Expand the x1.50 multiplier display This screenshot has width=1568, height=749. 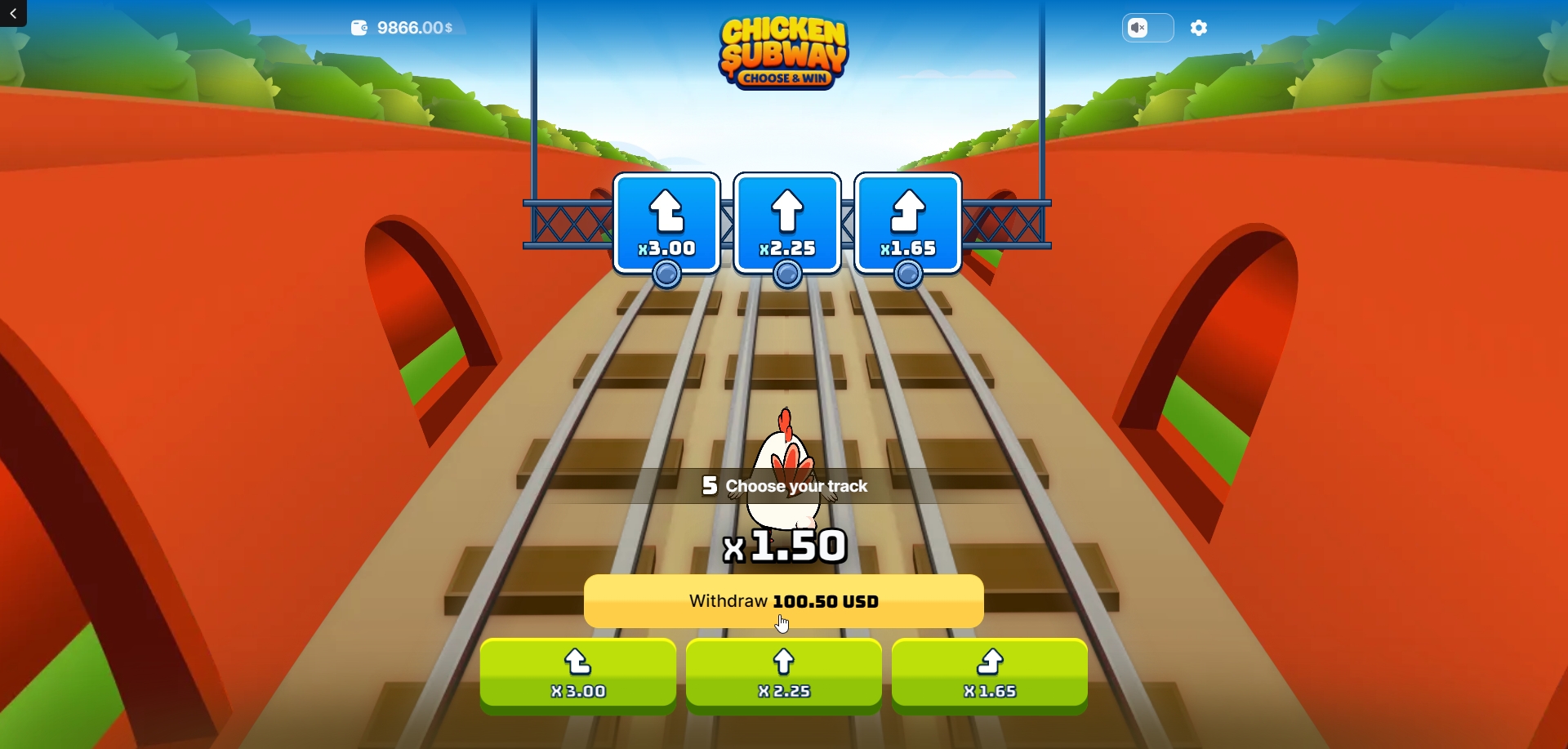pos(783,546)
